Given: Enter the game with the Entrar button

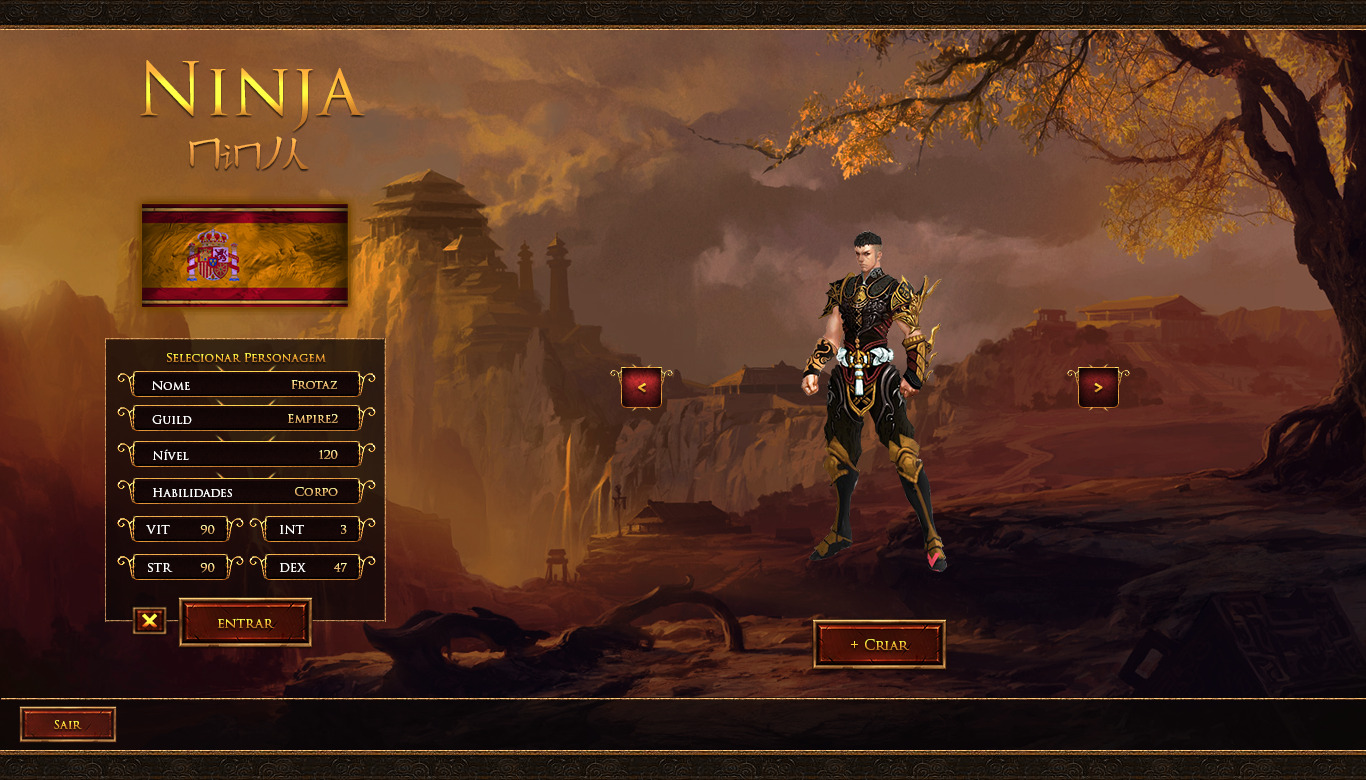Looking at the screenshot, I should [x=245, y=623].
